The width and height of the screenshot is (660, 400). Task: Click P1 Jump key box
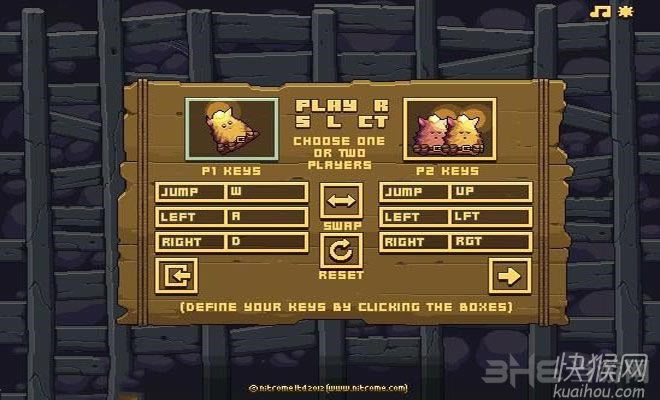[266, 192]
